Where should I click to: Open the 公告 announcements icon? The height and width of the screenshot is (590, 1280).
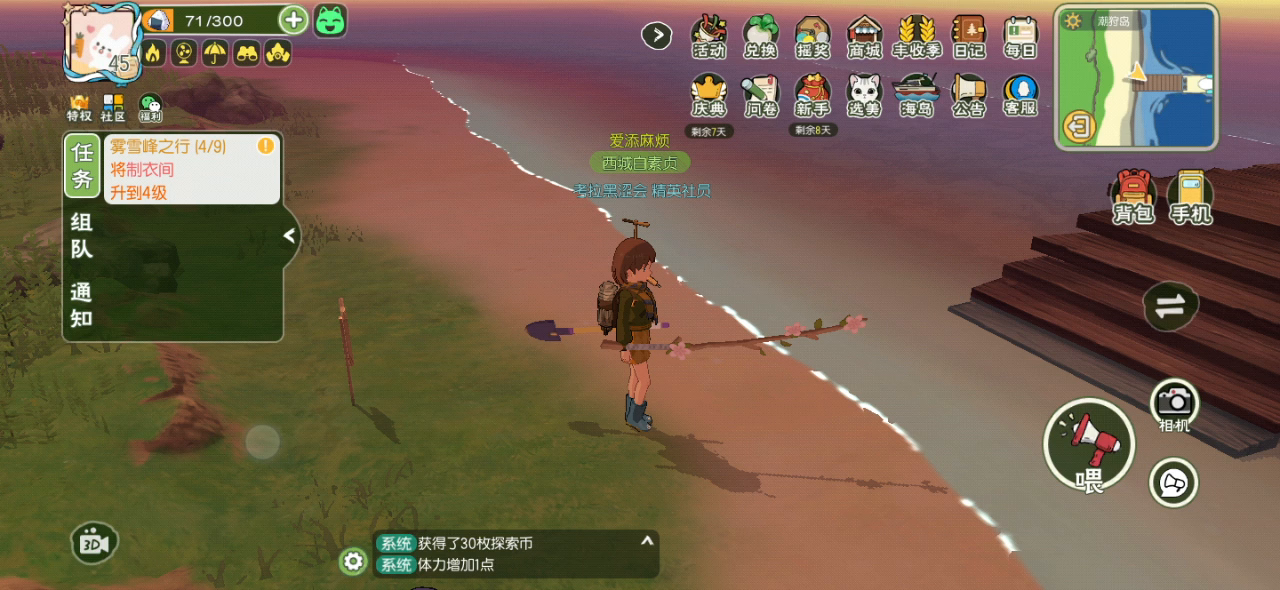969,95
